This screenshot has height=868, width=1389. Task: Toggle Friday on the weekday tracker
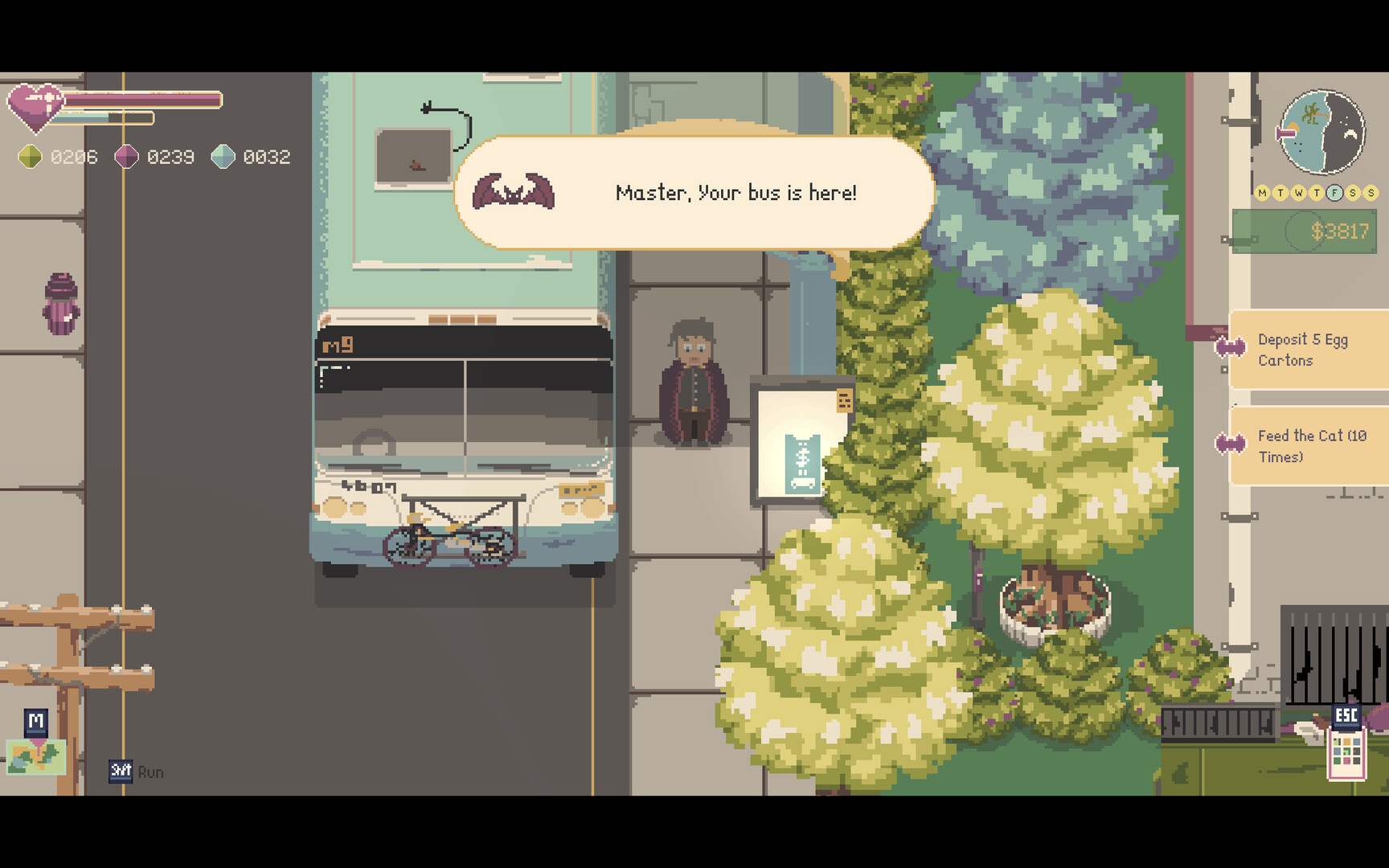tap(1335, 193)
